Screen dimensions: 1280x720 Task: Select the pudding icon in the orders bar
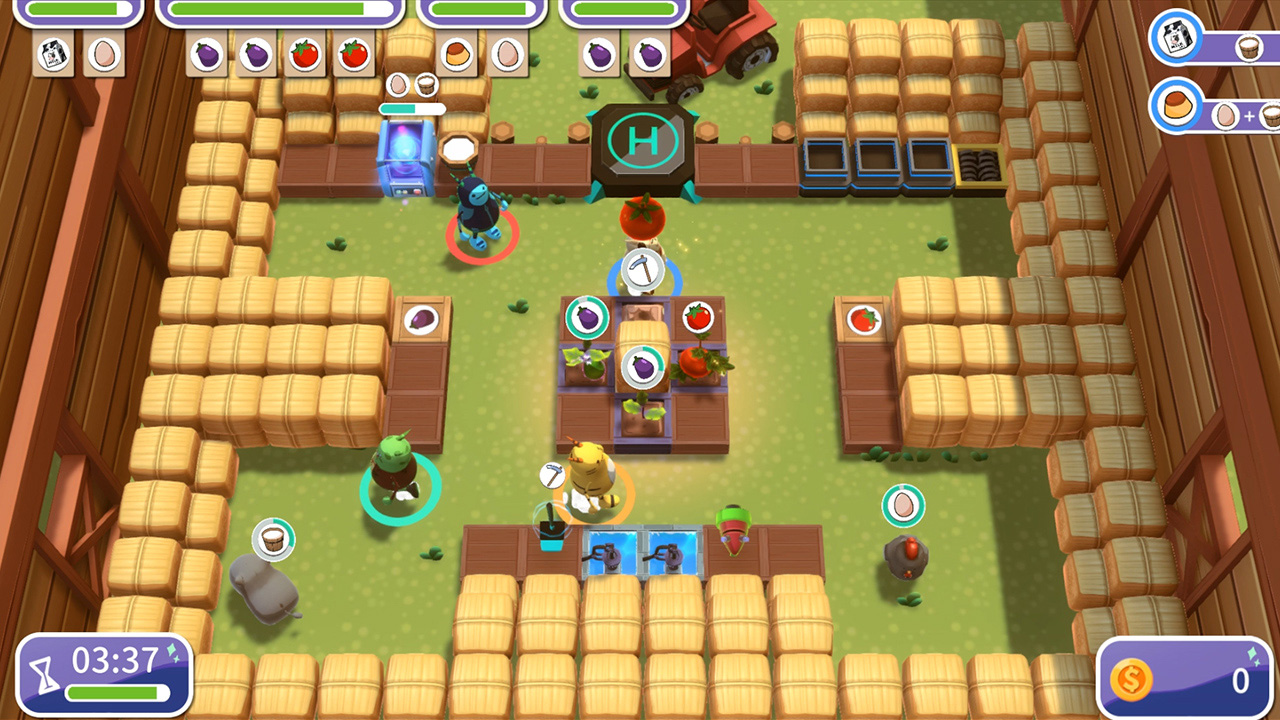click(x=457, y=55)
